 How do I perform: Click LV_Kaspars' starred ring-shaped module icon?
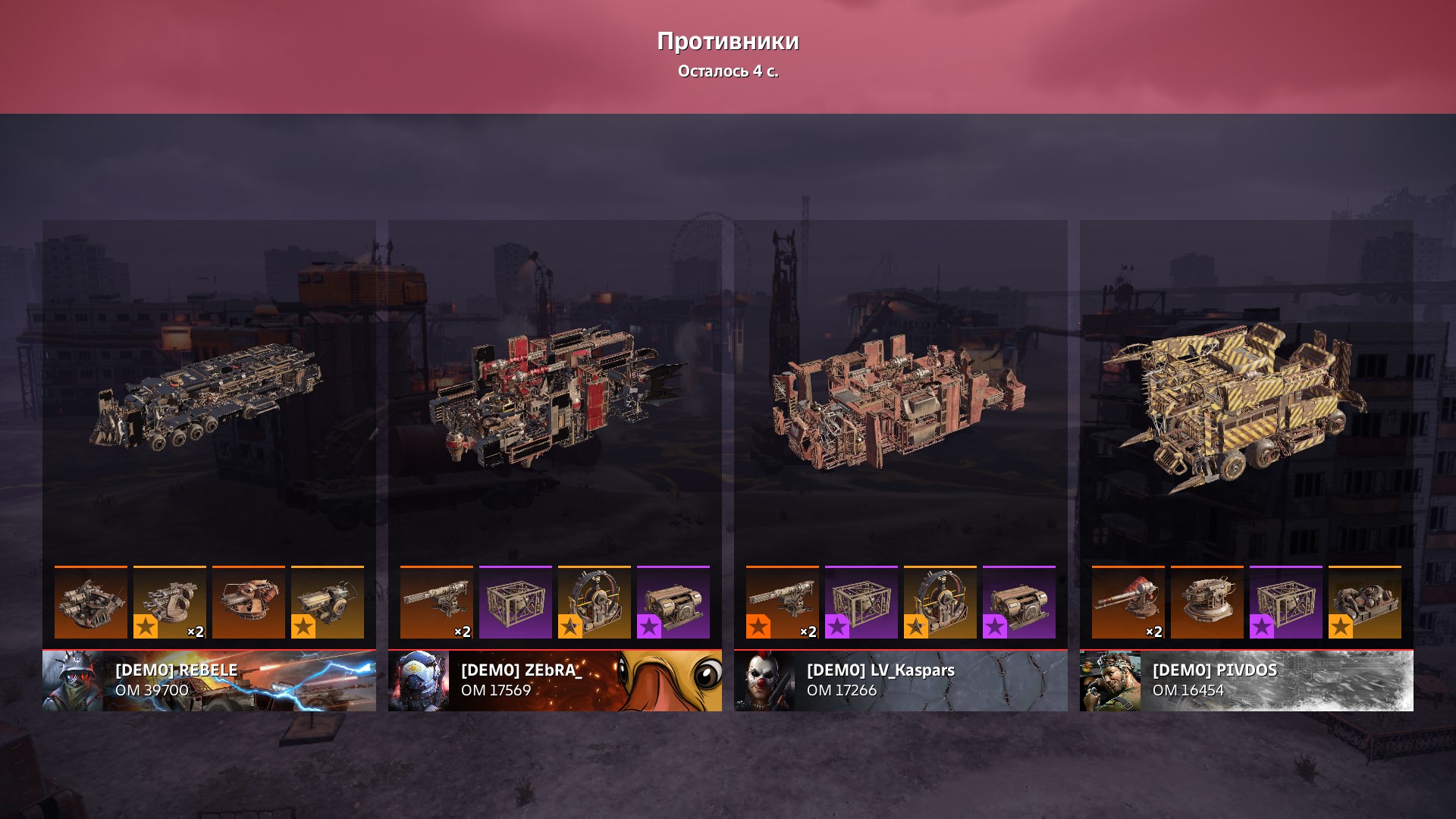(940, 602)
